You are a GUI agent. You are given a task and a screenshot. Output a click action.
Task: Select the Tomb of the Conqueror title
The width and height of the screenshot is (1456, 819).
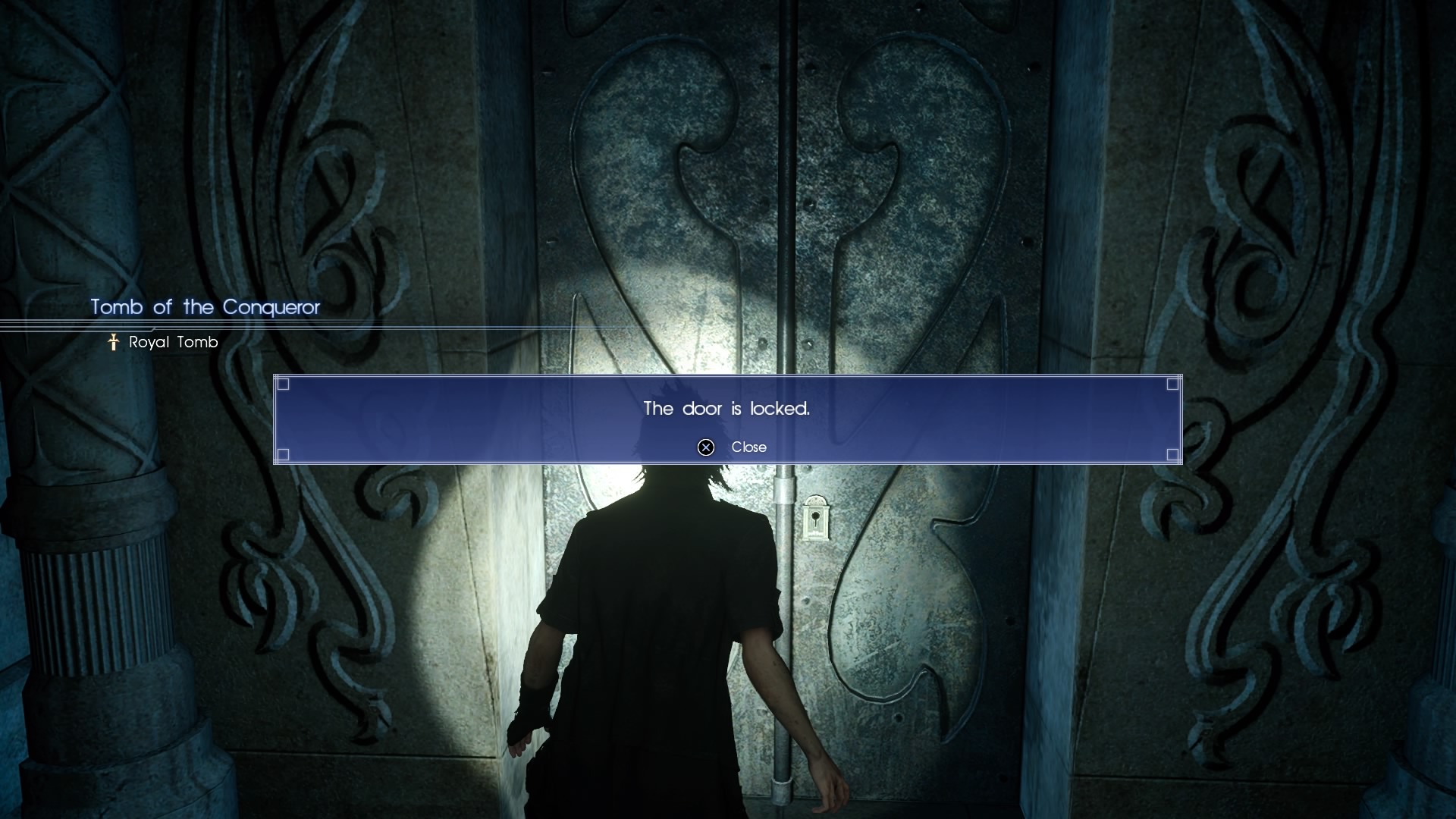(205, 308)
